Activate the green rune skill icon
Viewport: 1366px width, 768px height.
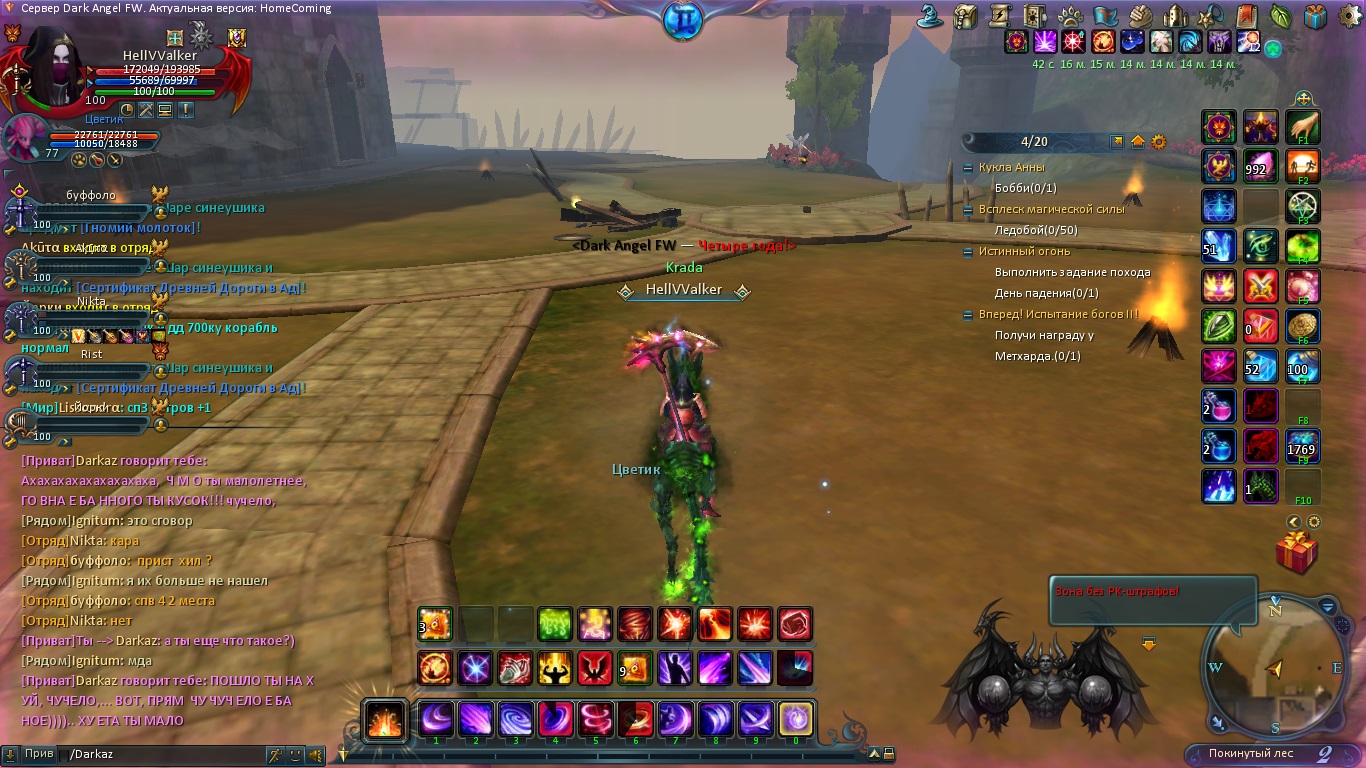coord(555,624)
